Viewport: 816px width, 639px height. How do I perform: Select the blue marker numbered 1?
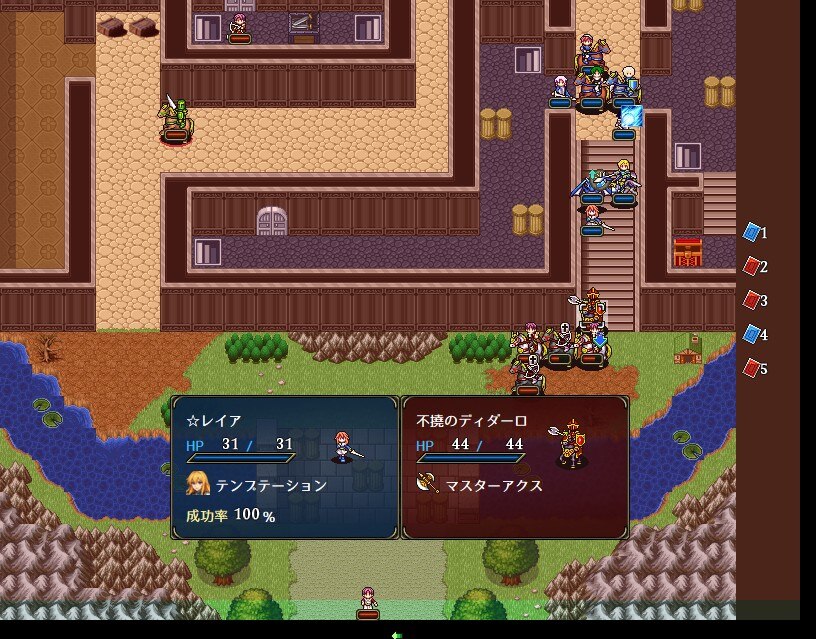pyautogui.click(x=752, y=233)
